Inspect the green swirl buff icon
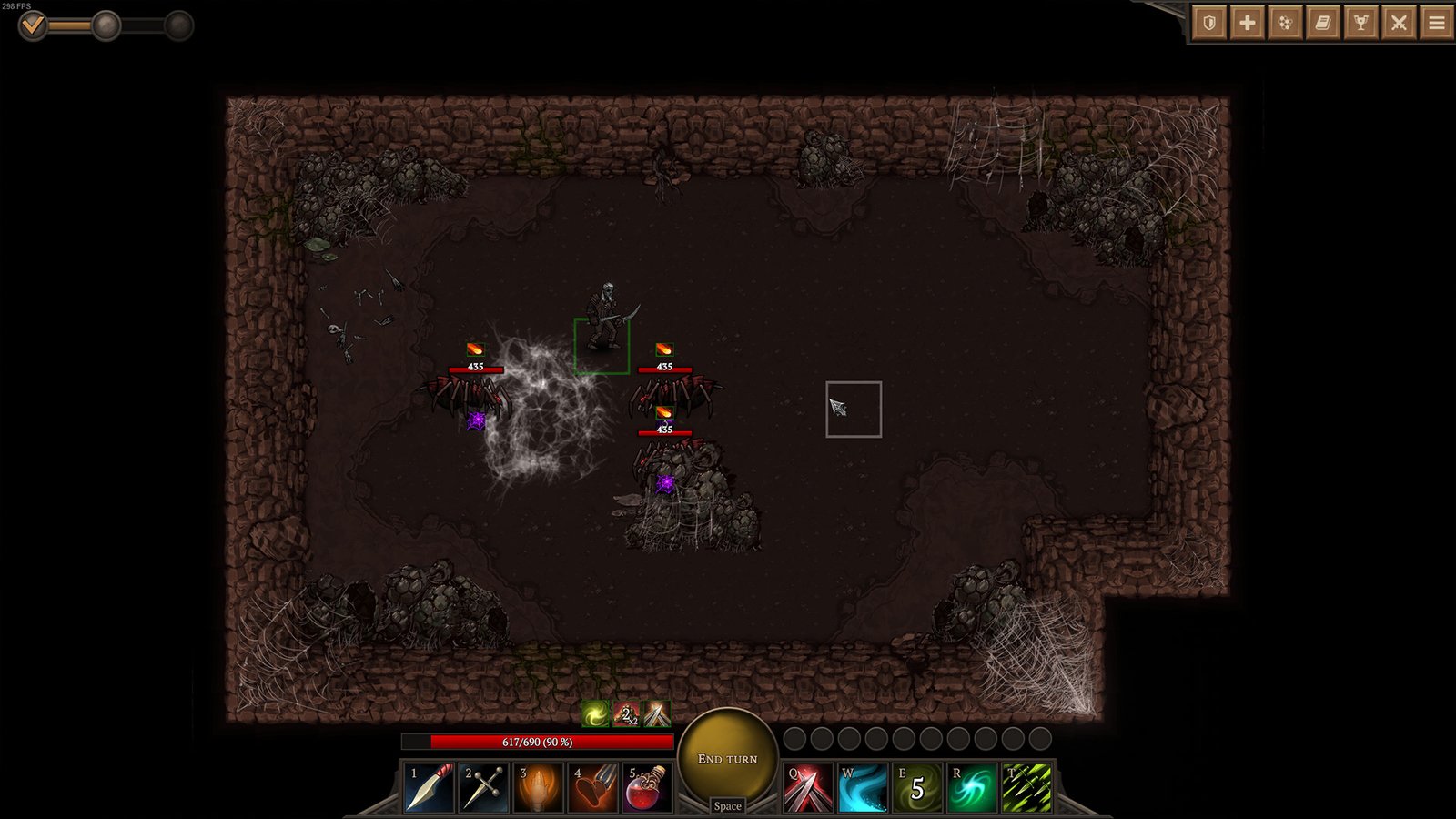The image size is (1456, 819). pyautogui.click(x=596, y=714)
